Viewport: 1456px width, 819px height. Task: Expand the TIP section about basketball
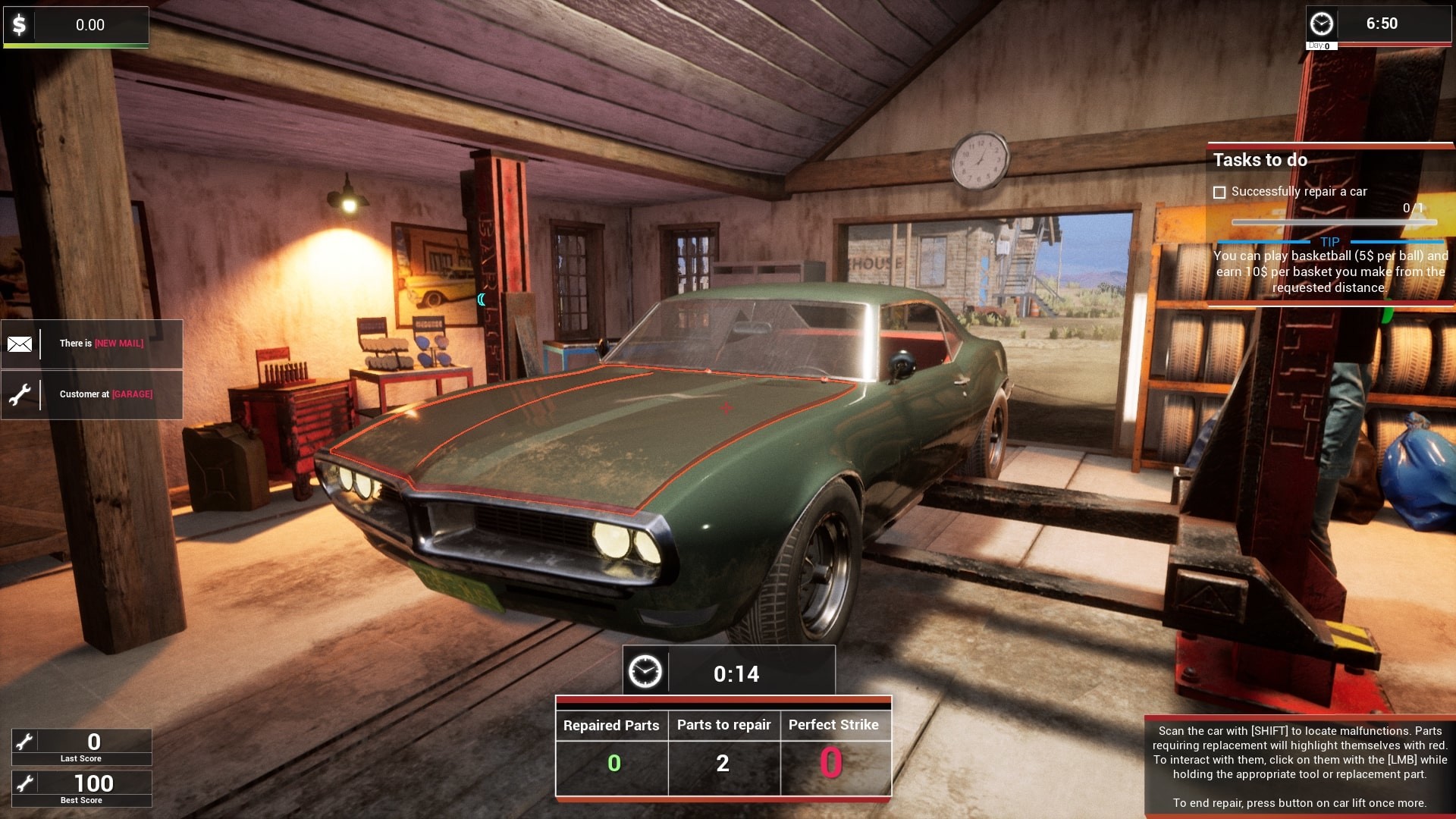point(1329,243)
